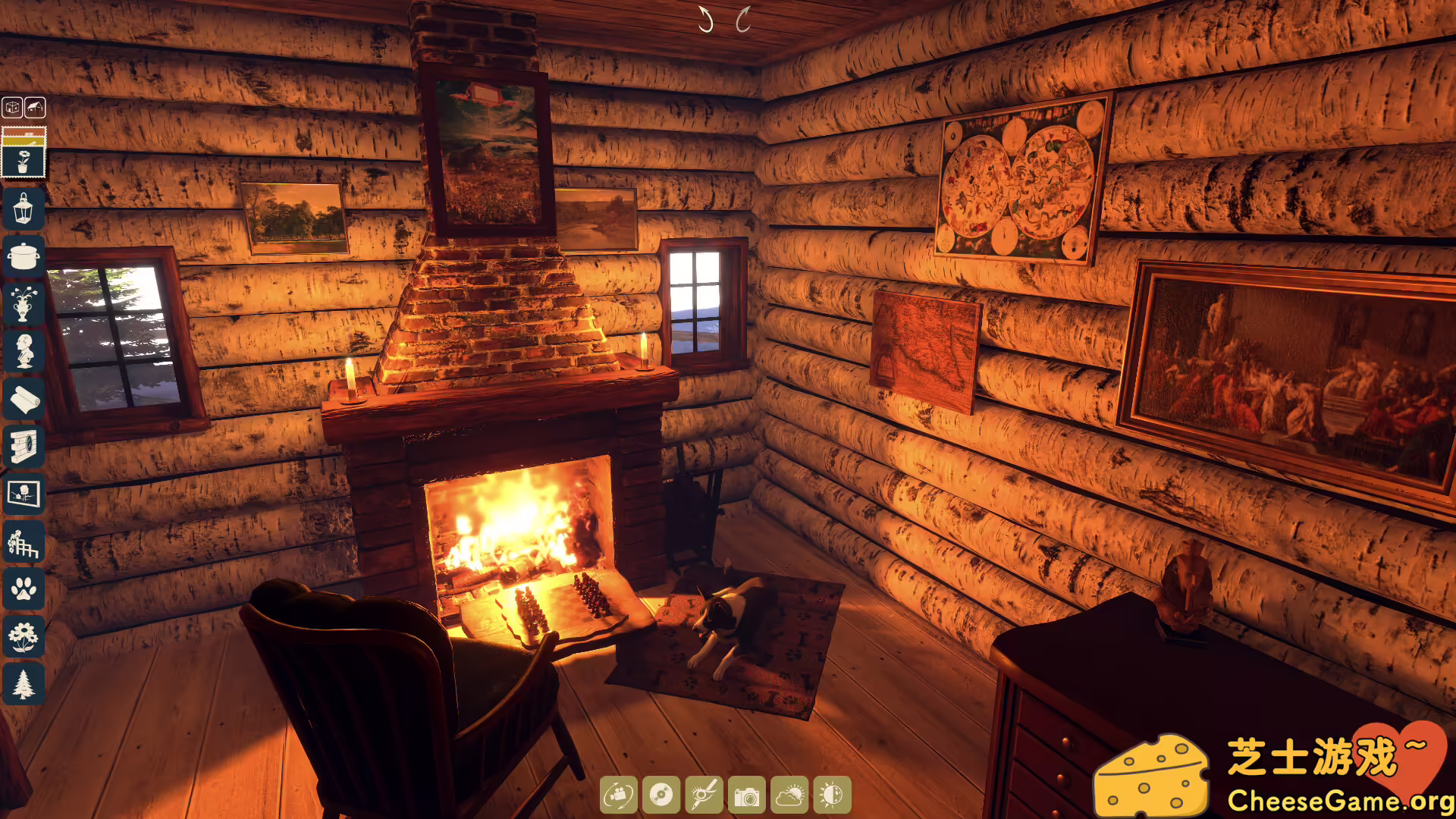This screenshot has width=1456, height=819.
Task: Select the framed painting category
Action: click(x=24, y=494)
